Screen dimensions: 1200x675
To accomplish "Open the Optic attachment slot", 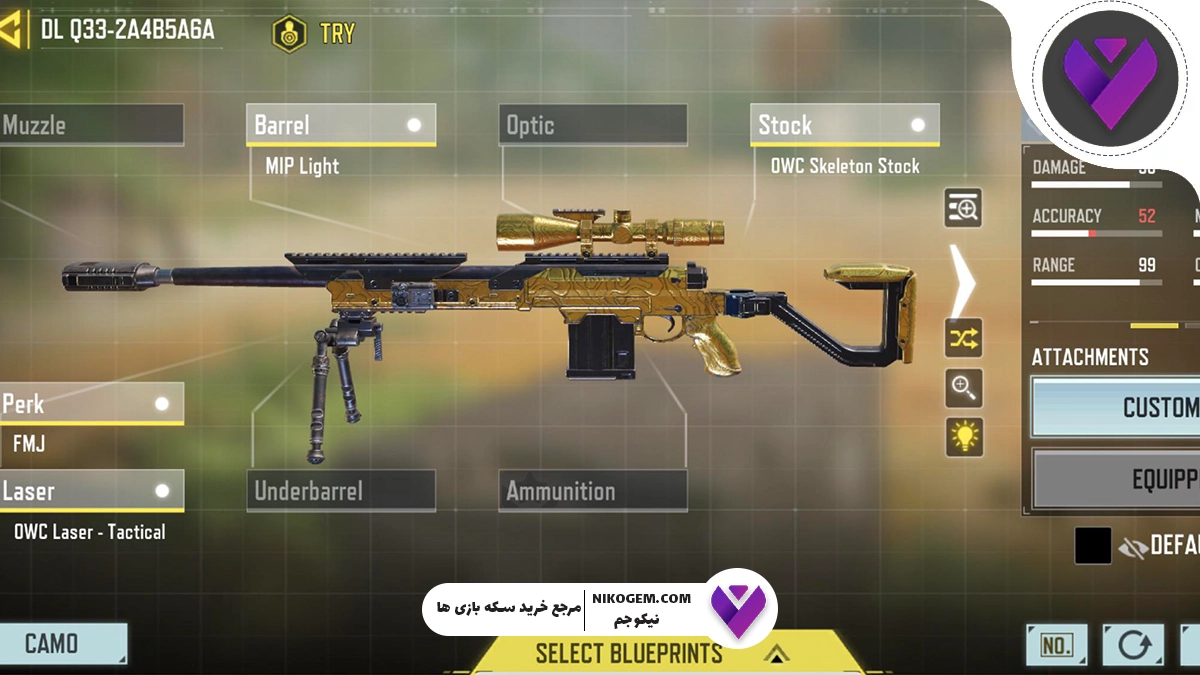I will 592,125.
